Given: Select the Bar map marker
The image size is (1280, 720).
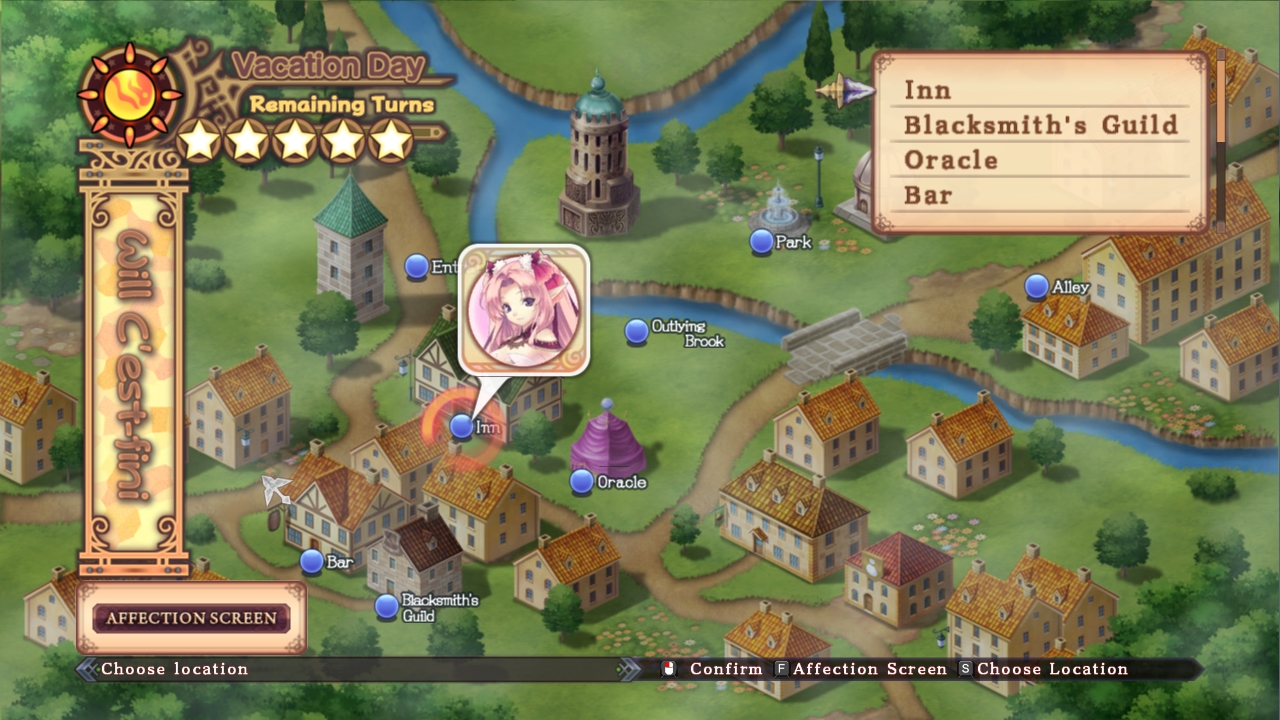Looking at the screenshot, I should (x=312, y=563).
